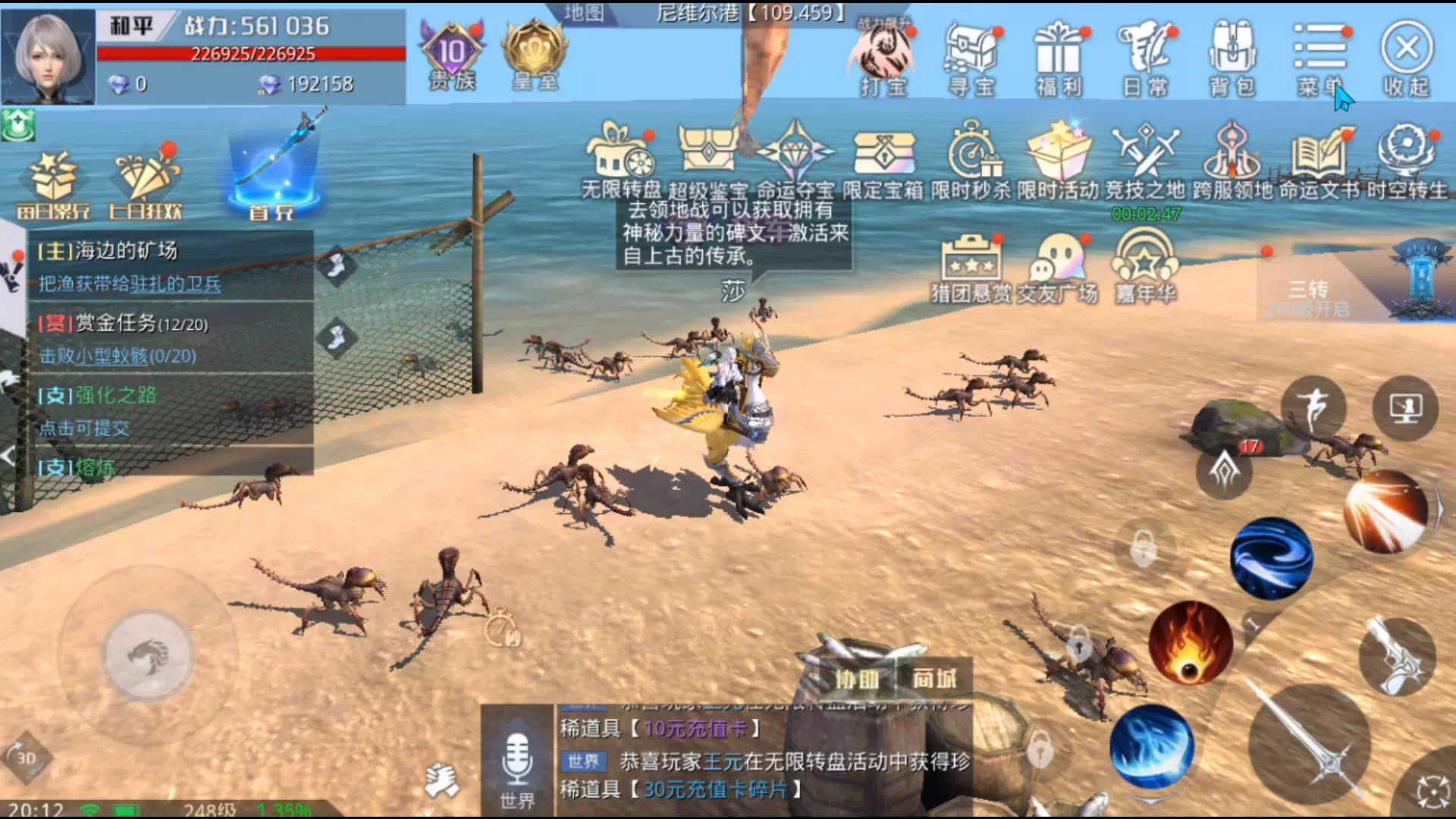The height and width of the screenshot is (819, 1456).
Task: Open the 商城 shop tab
Action: (934, 679)
